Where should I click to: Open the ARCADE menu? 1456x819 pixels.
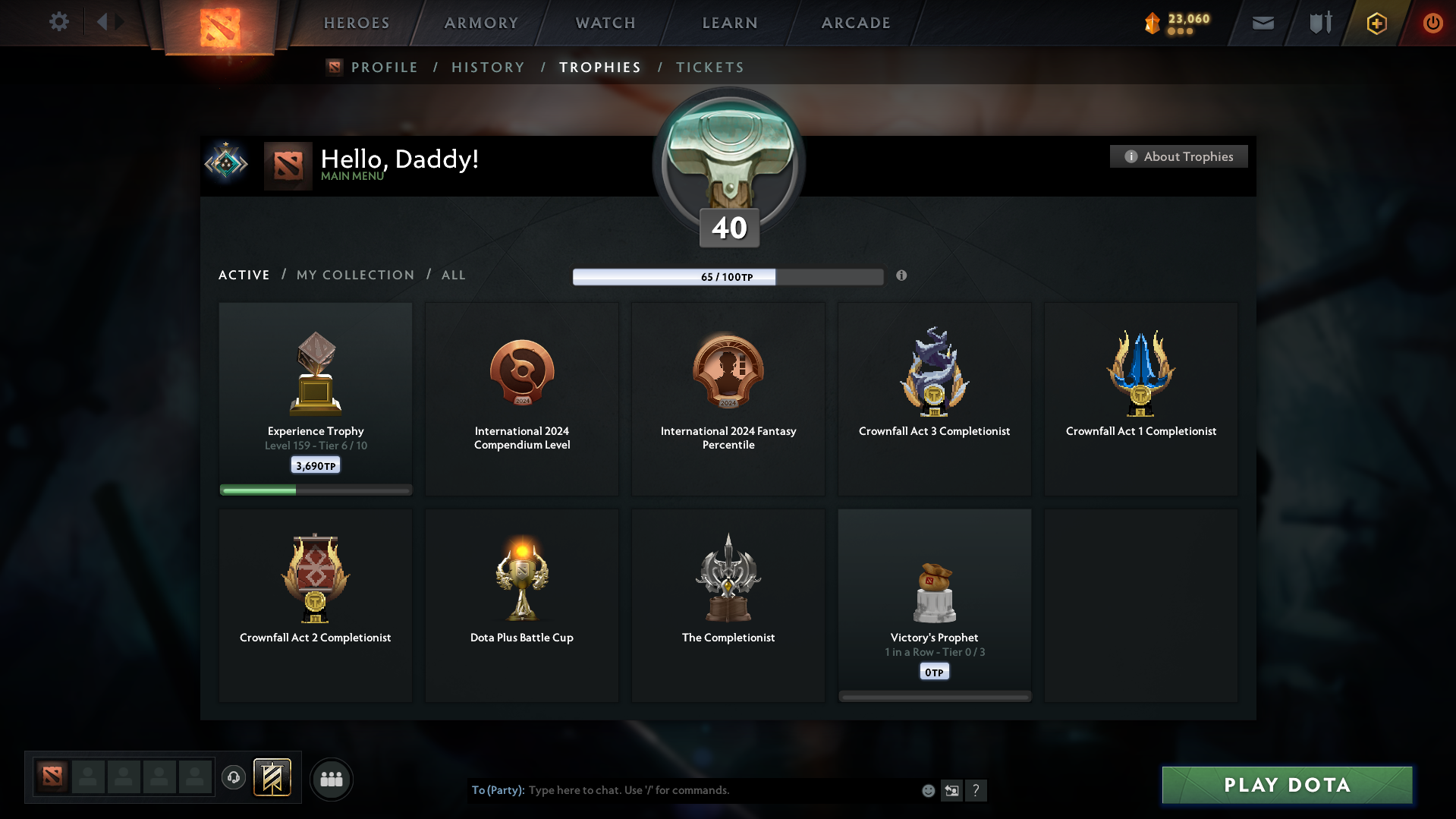pyautogui.click(x=856, y=23)
